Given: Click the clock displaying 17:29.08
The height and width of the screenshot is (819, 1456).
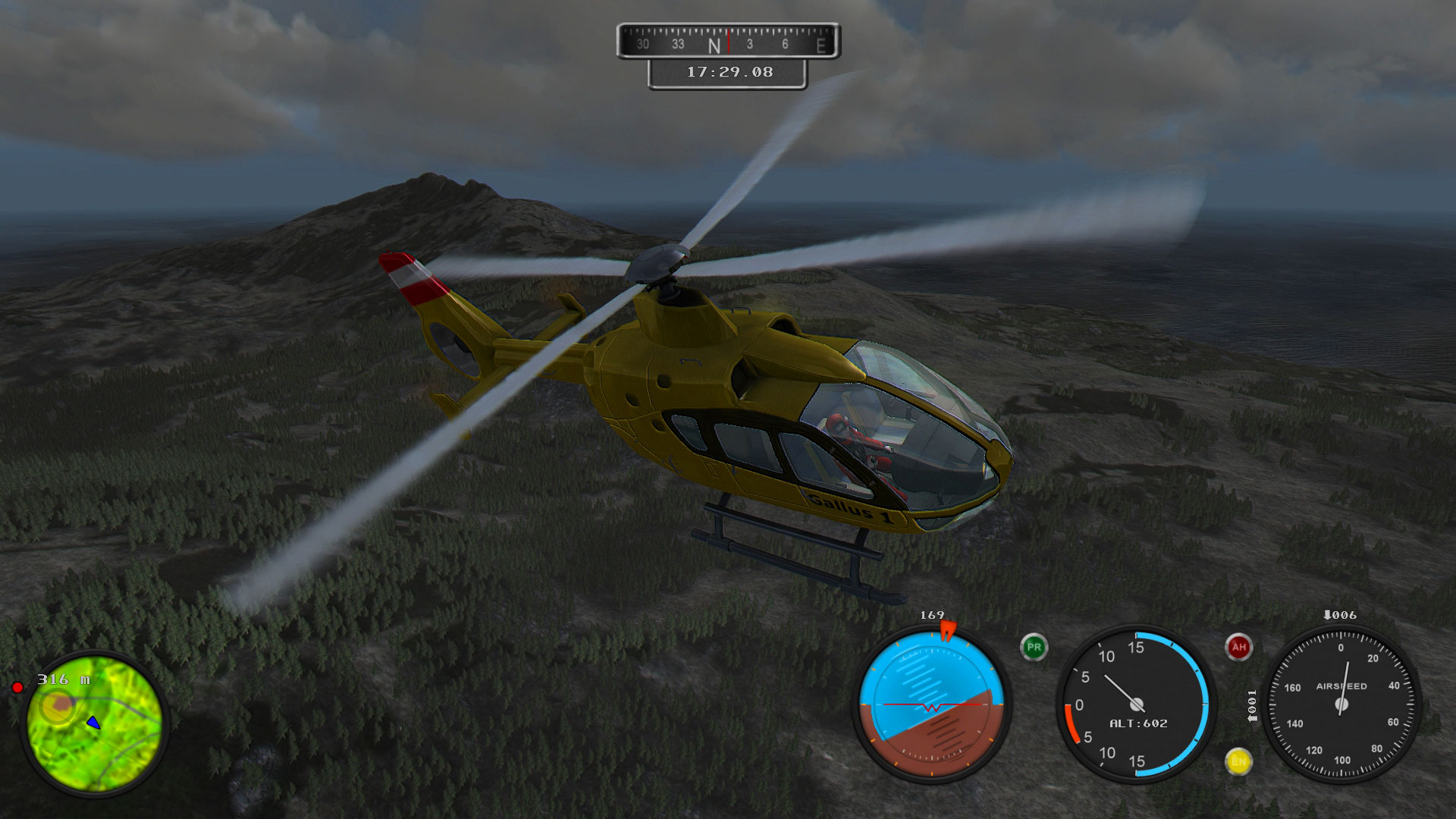Looking at the screenshot, I should point(728,71).
